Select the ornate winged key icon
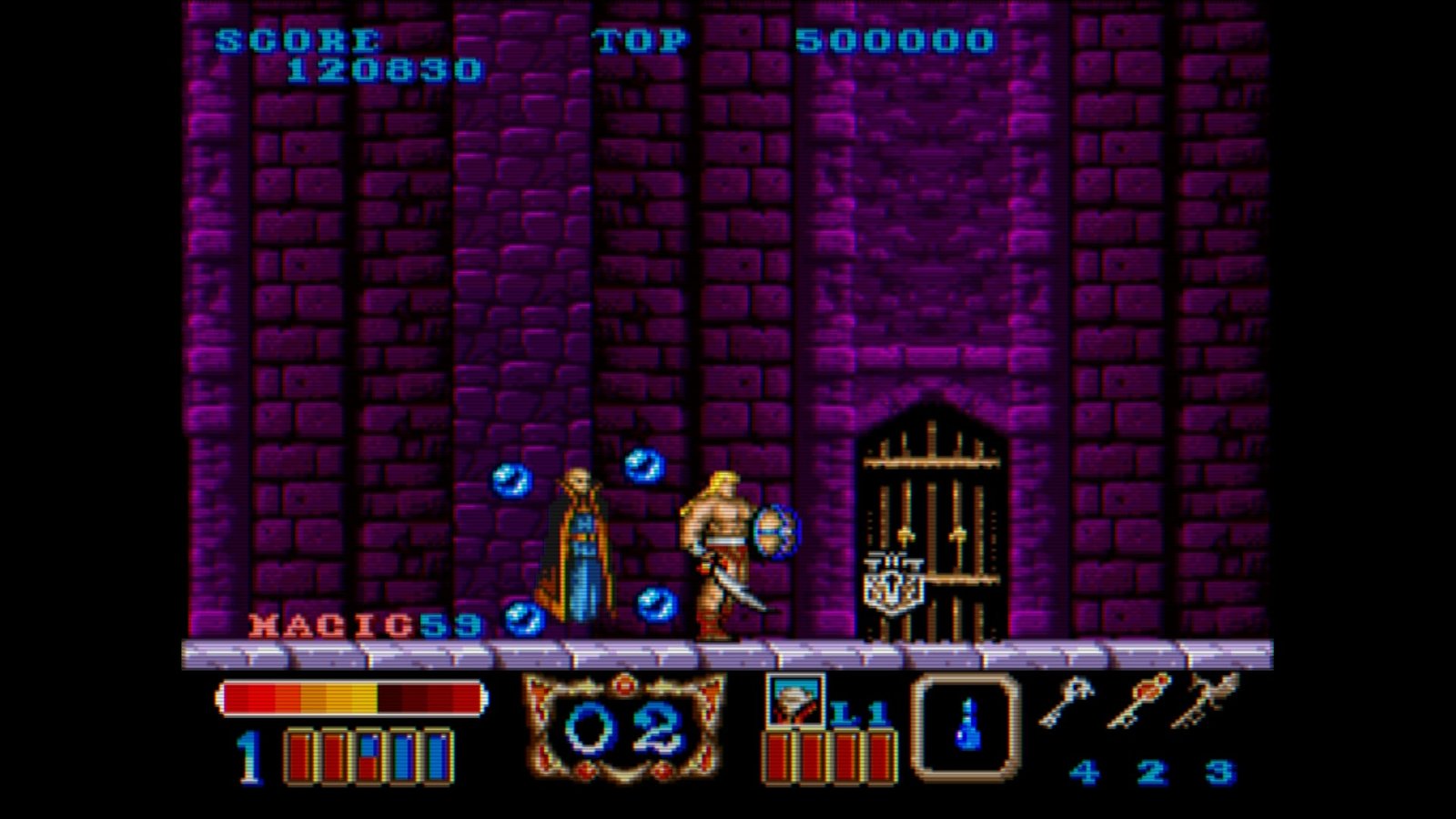 [1208, 701]
